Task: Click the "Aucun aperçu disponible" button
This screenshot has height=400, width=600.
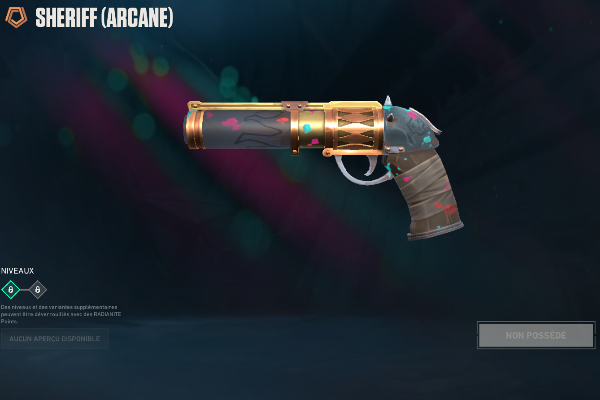Action: [x=55, y=339]
